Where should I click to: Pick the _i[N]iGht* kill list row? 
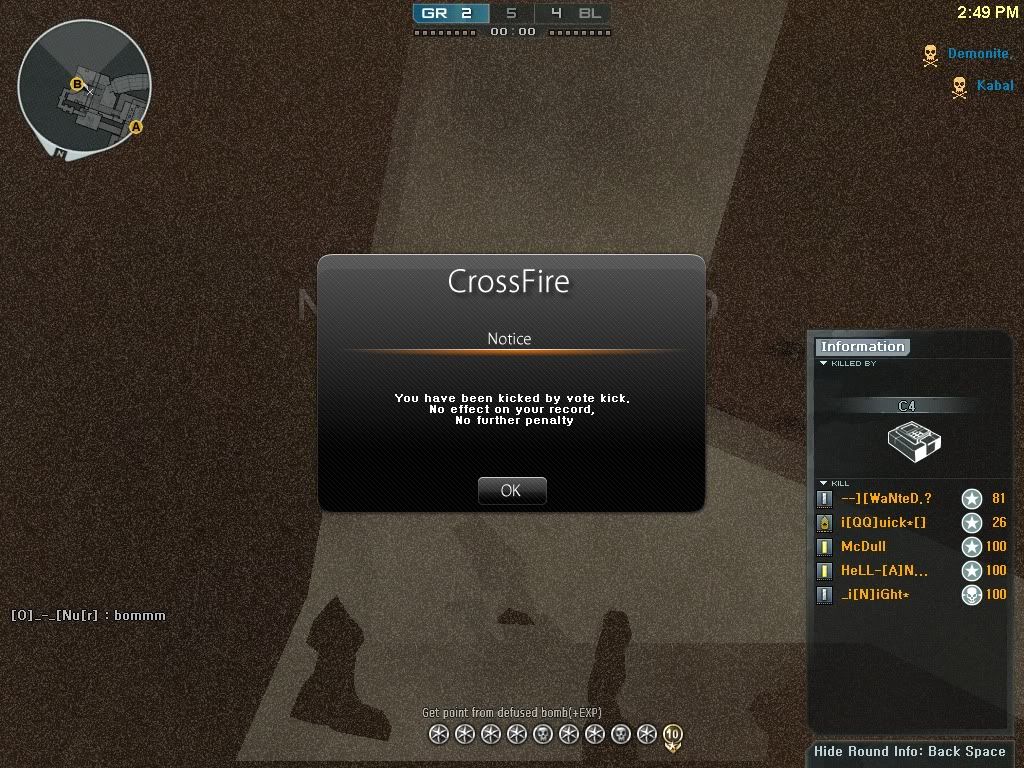875,595
